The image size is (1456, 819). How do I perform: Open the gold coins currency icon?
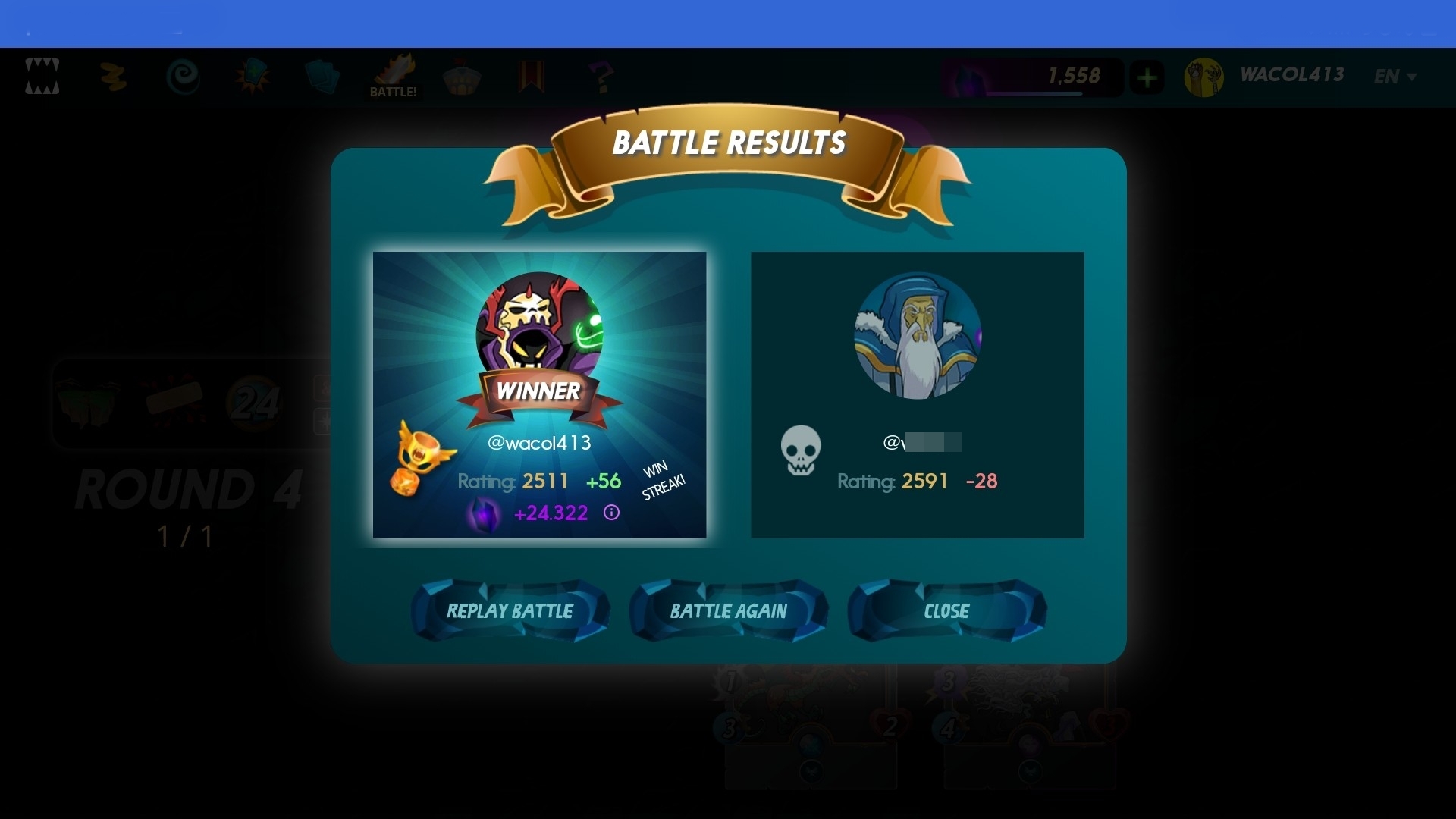pyautogui.click(x=114, y=76)
